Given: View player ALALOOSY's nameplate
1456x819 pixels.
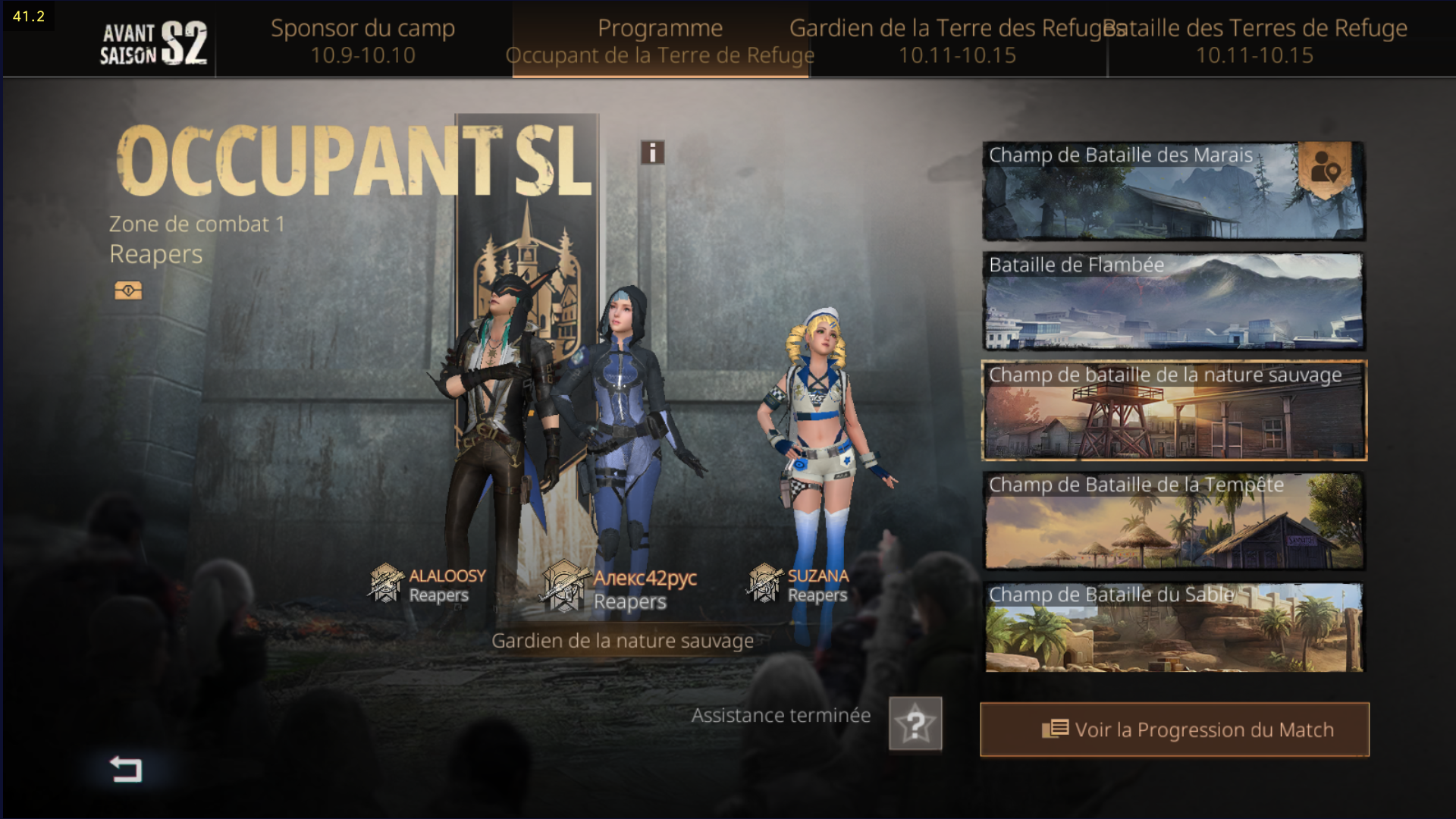Looking at the screenshot, I should pyautogui.click(x=428, y=585).
